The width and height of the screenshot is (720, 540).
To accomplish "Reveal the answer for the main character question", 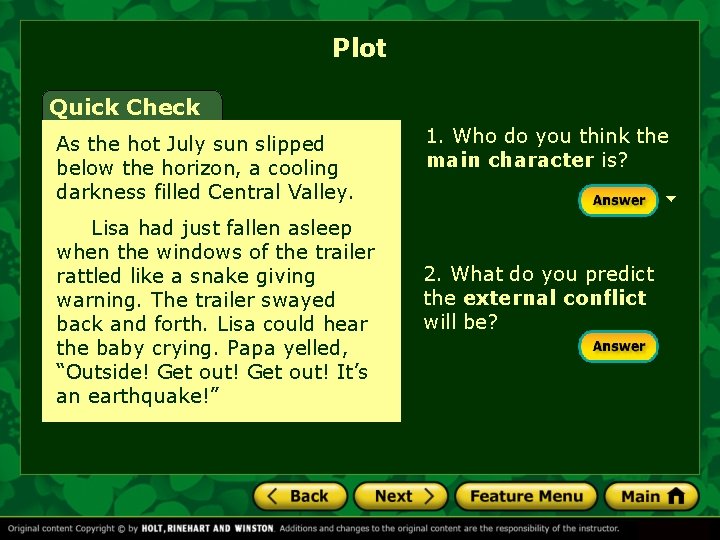I will click(618, 200).
